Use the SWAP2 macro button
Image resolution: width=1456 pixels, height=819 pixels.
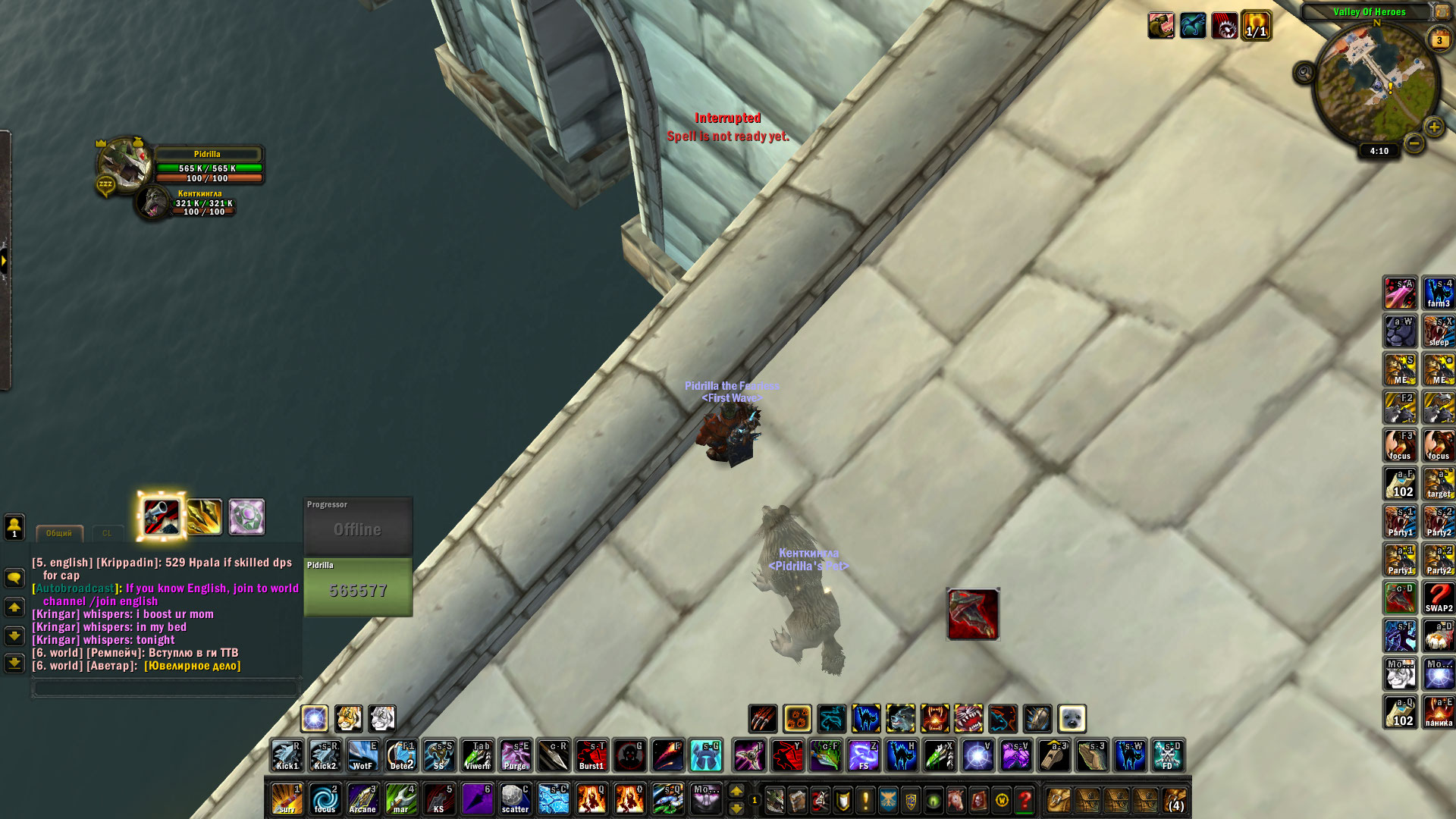pyautogui.click(x=1439, y=598)
